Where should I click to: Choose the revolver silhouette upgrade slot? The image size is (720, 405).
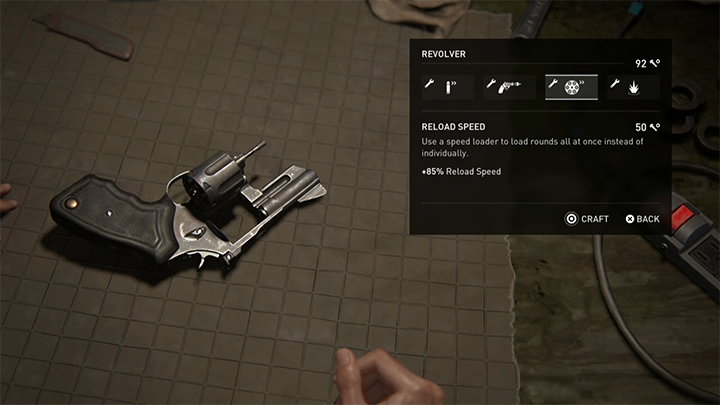pos(508,89)
